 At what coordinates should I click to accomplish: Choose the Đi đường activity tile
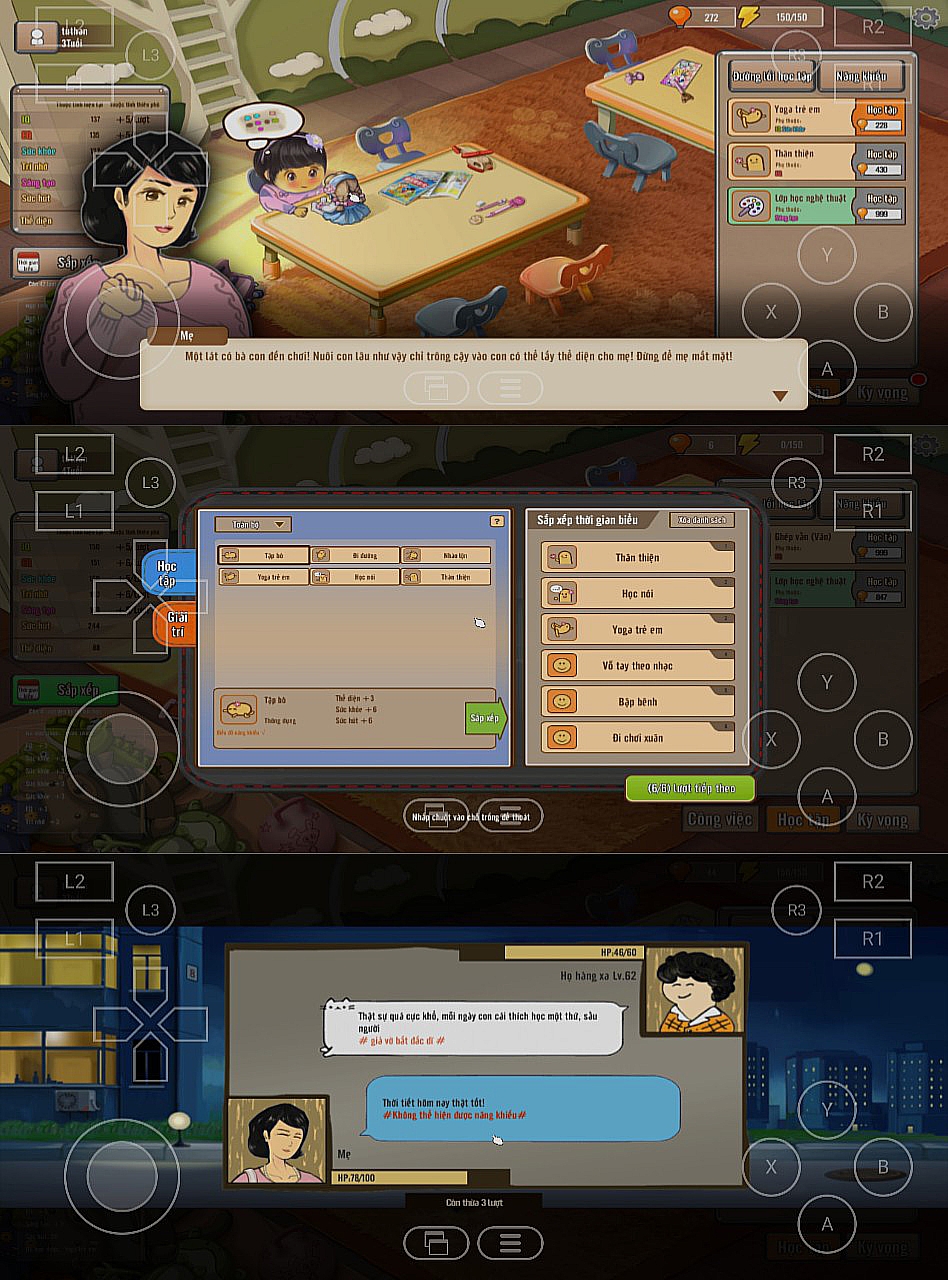click(x=355, y=555)
